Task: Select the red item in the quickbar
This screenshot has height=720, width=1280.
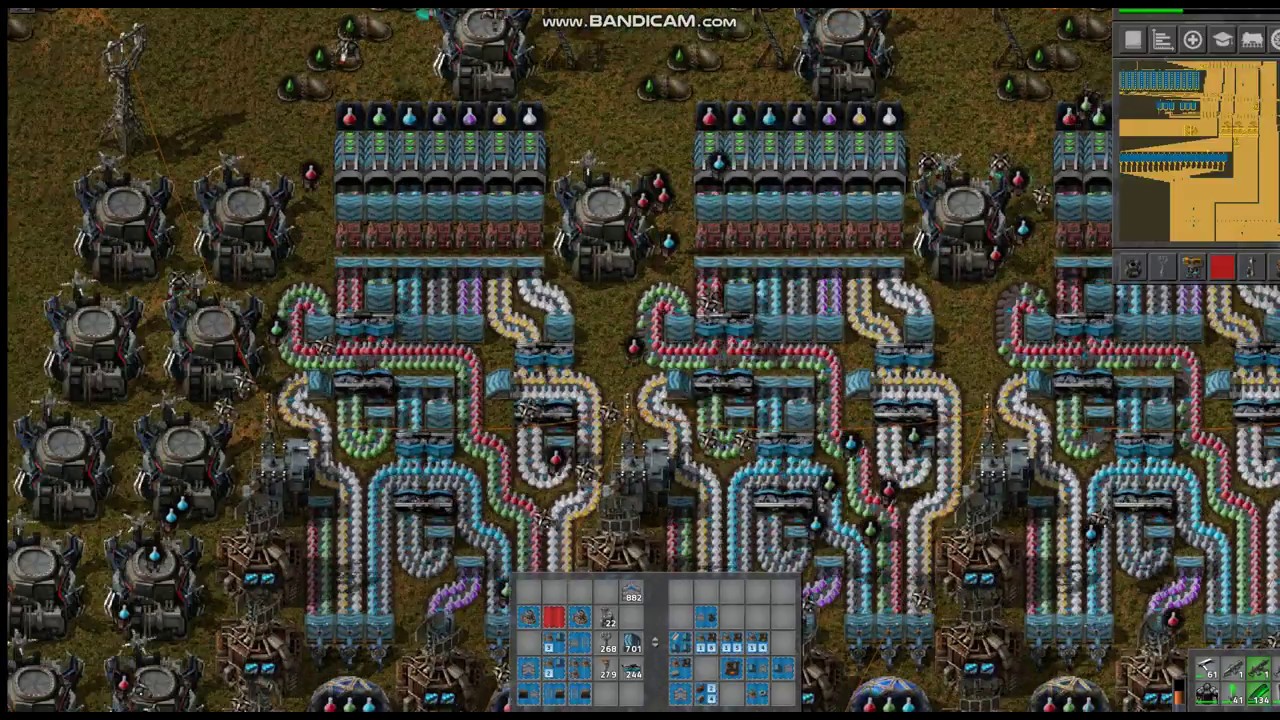Action: [554, 618]
